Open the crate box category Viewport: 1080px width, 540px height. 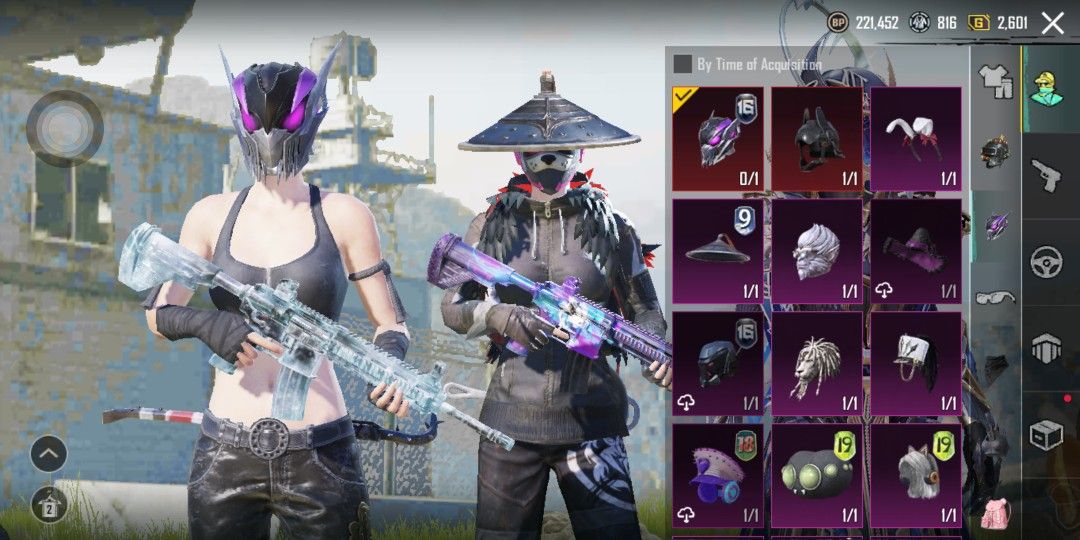[1047, 435]
